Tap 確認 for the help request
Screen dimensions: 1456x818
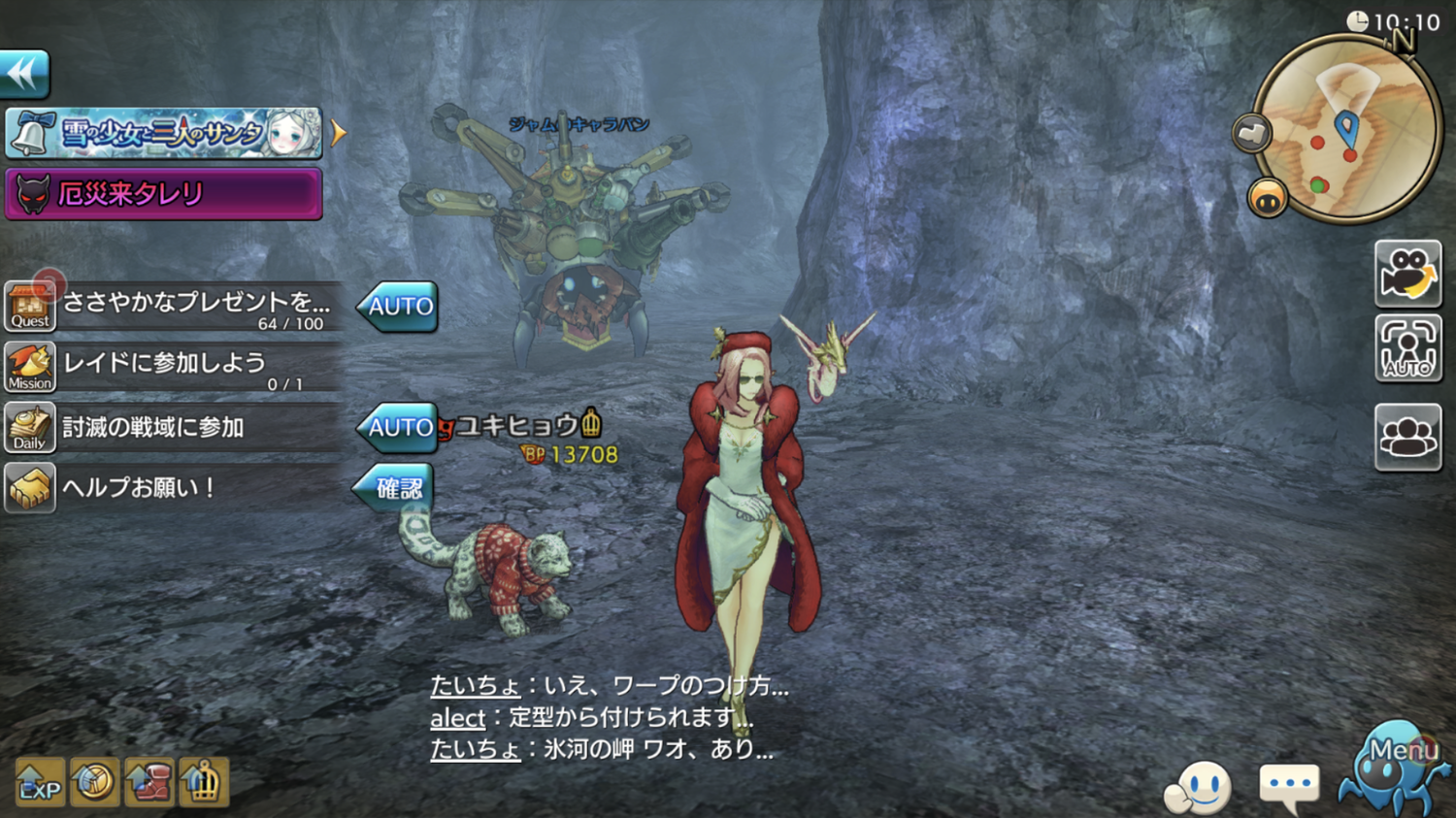(x=396, y=488)
